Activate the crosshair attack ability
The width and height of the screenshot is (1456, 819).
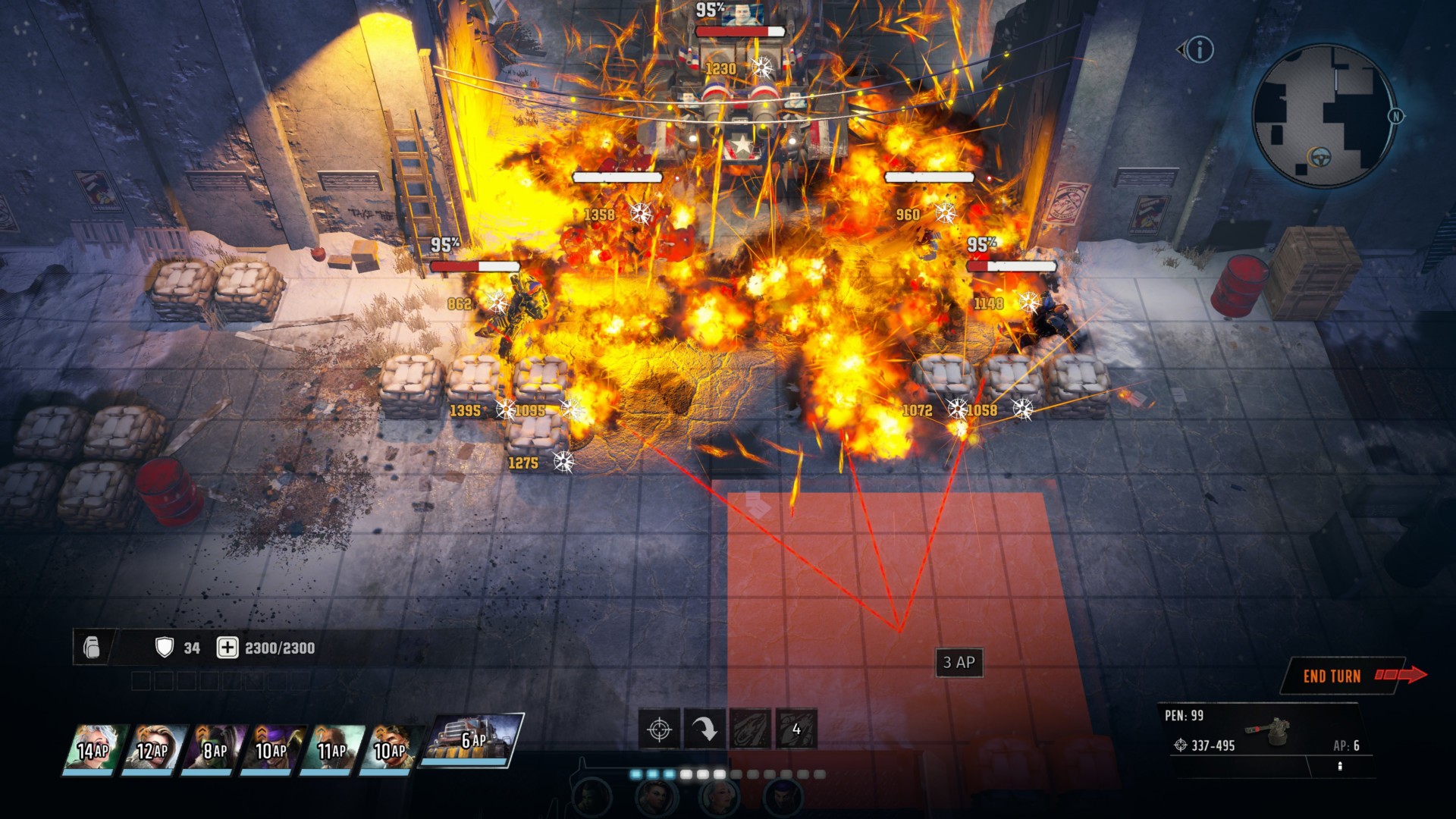tap(659, 730)
